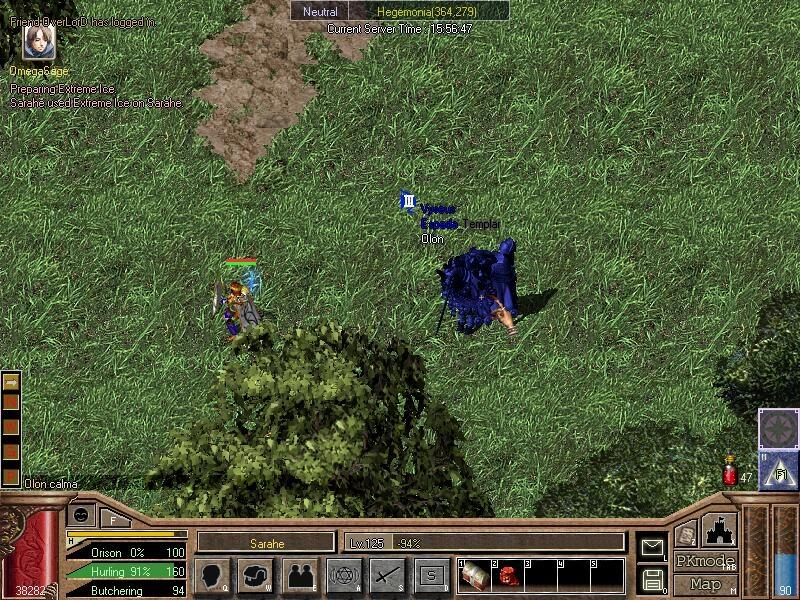800x600 pixels.
Task: Use the red item in belt slot 2
Action: 507,575
